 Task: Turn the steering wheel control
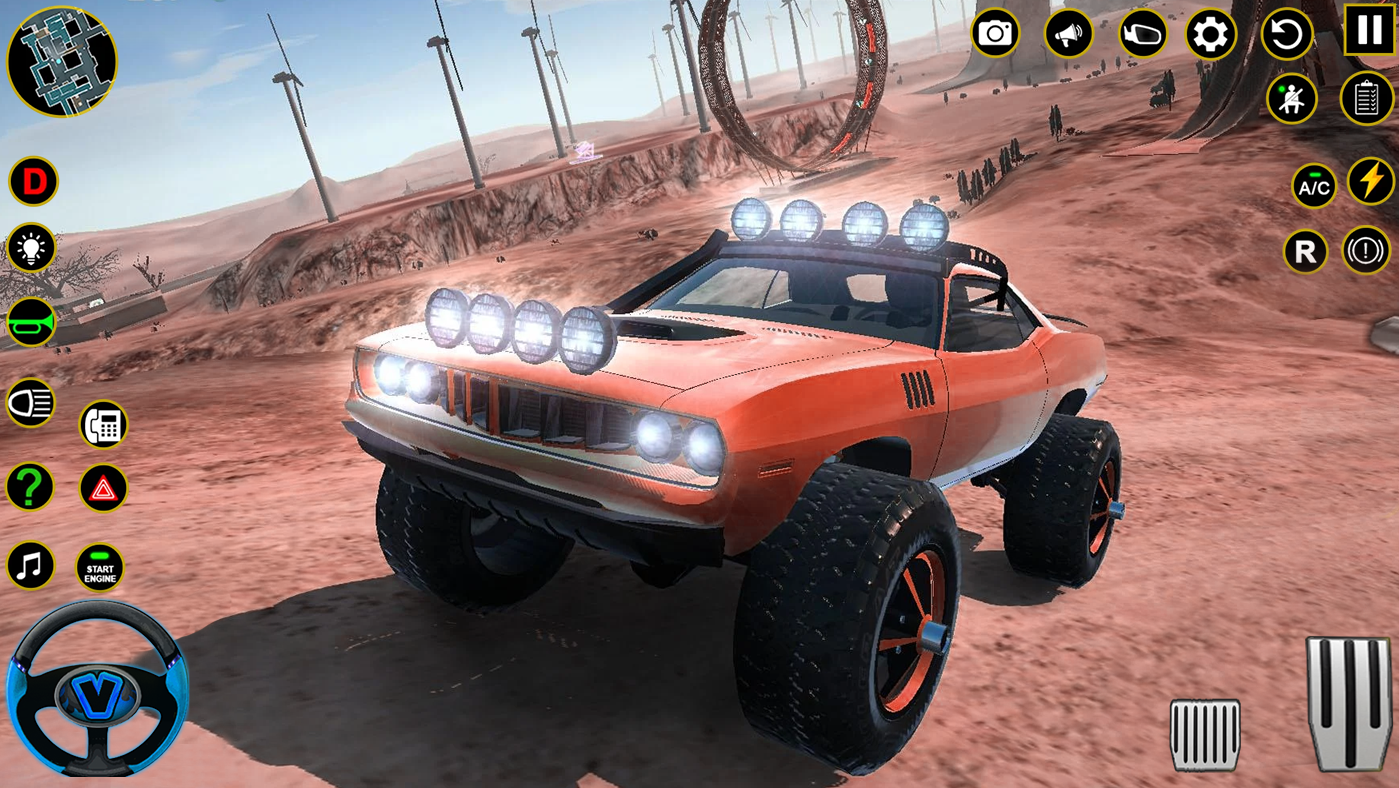click(100, 693)
